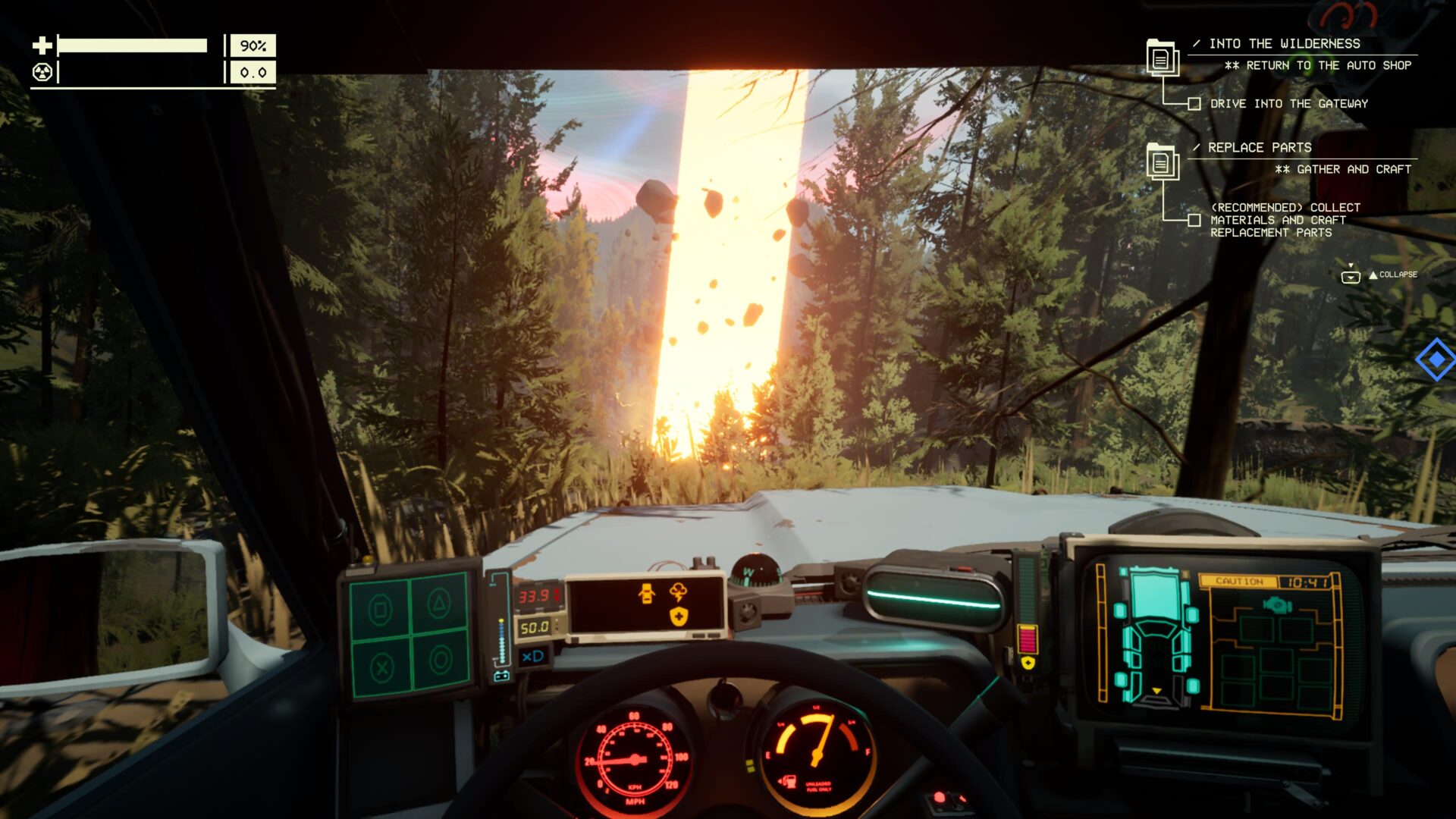Open the Replace Parts quest entry
The width and height of the screenshot is (1456, 819).
1259,148
